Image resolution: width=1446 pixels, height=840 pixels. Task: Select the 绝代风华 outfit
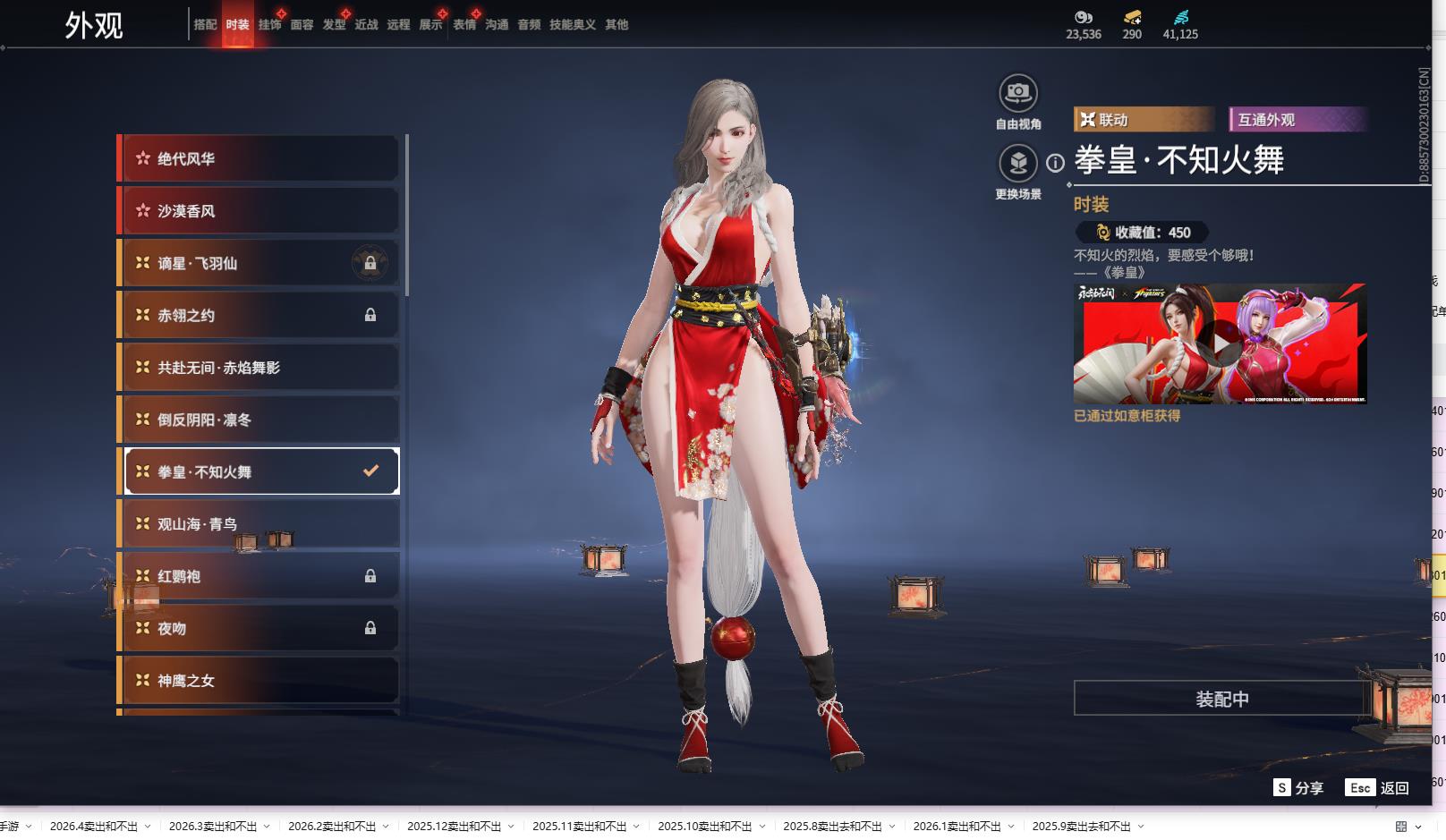(260, 158)
